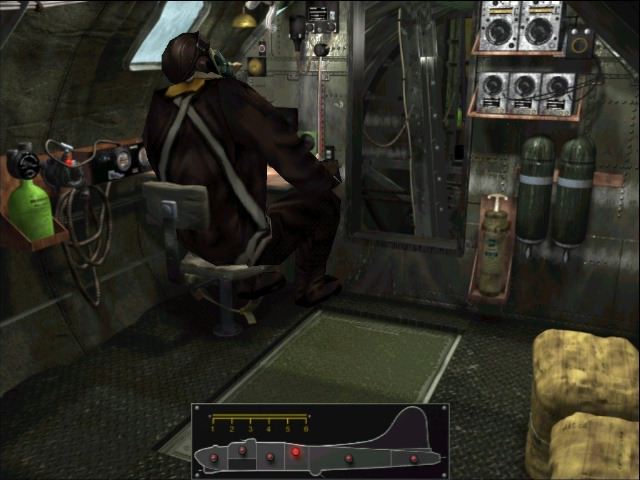Switch to the waist section station light
This screenshot has width=640, height=480.
point(349,458)
